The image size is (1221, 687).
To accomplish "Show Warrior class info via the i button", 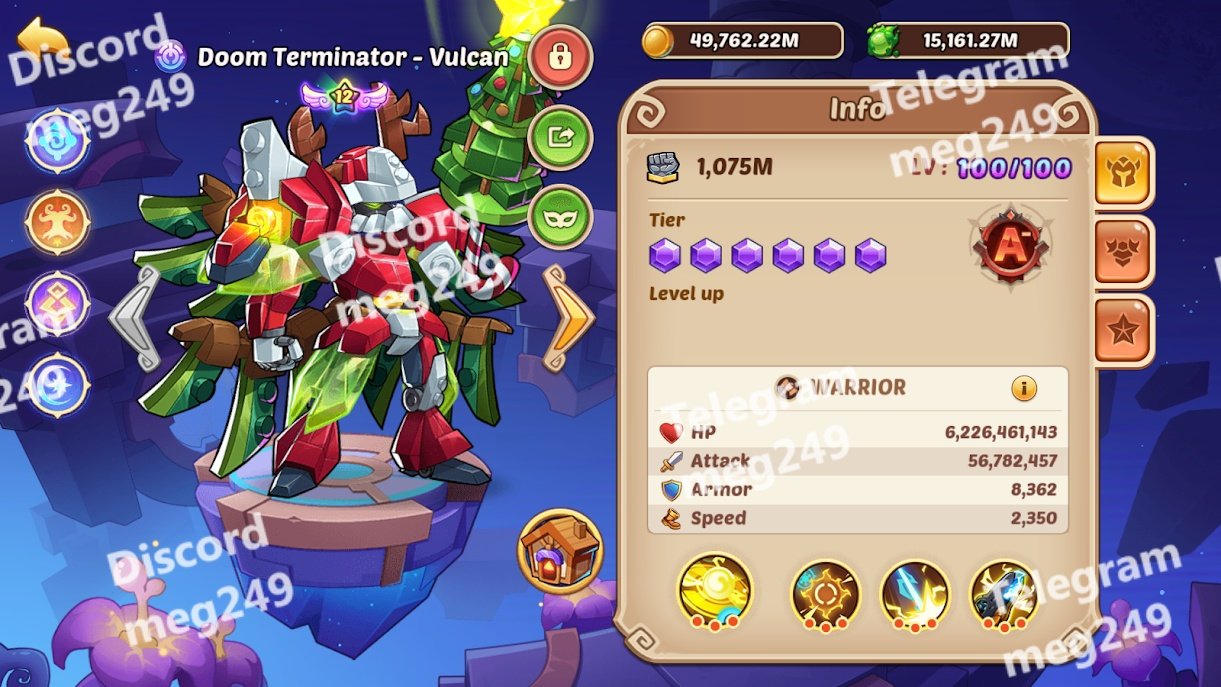I will [1024, 388].
